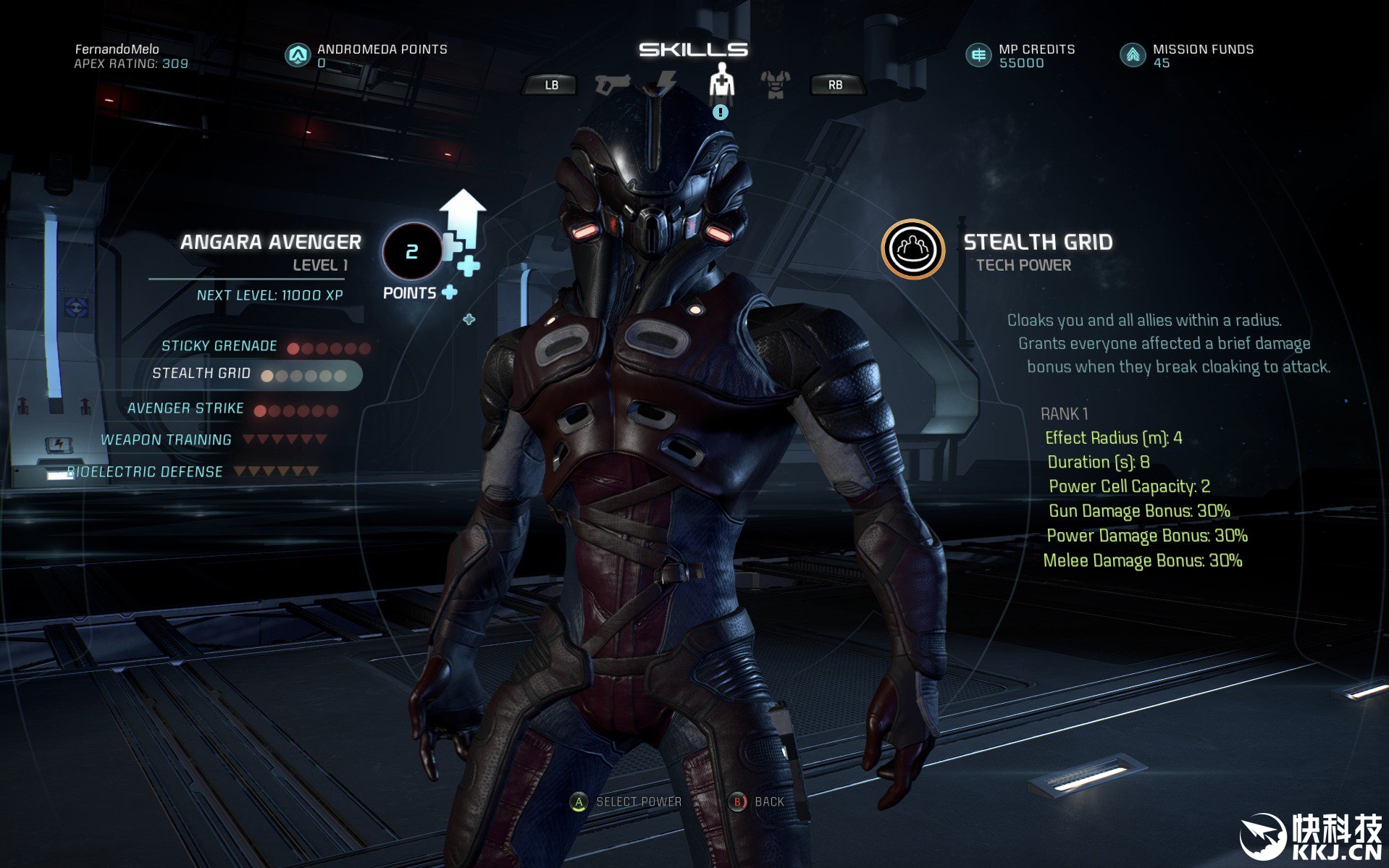
Task: Select the character skills tab
Action: (721, 81)
